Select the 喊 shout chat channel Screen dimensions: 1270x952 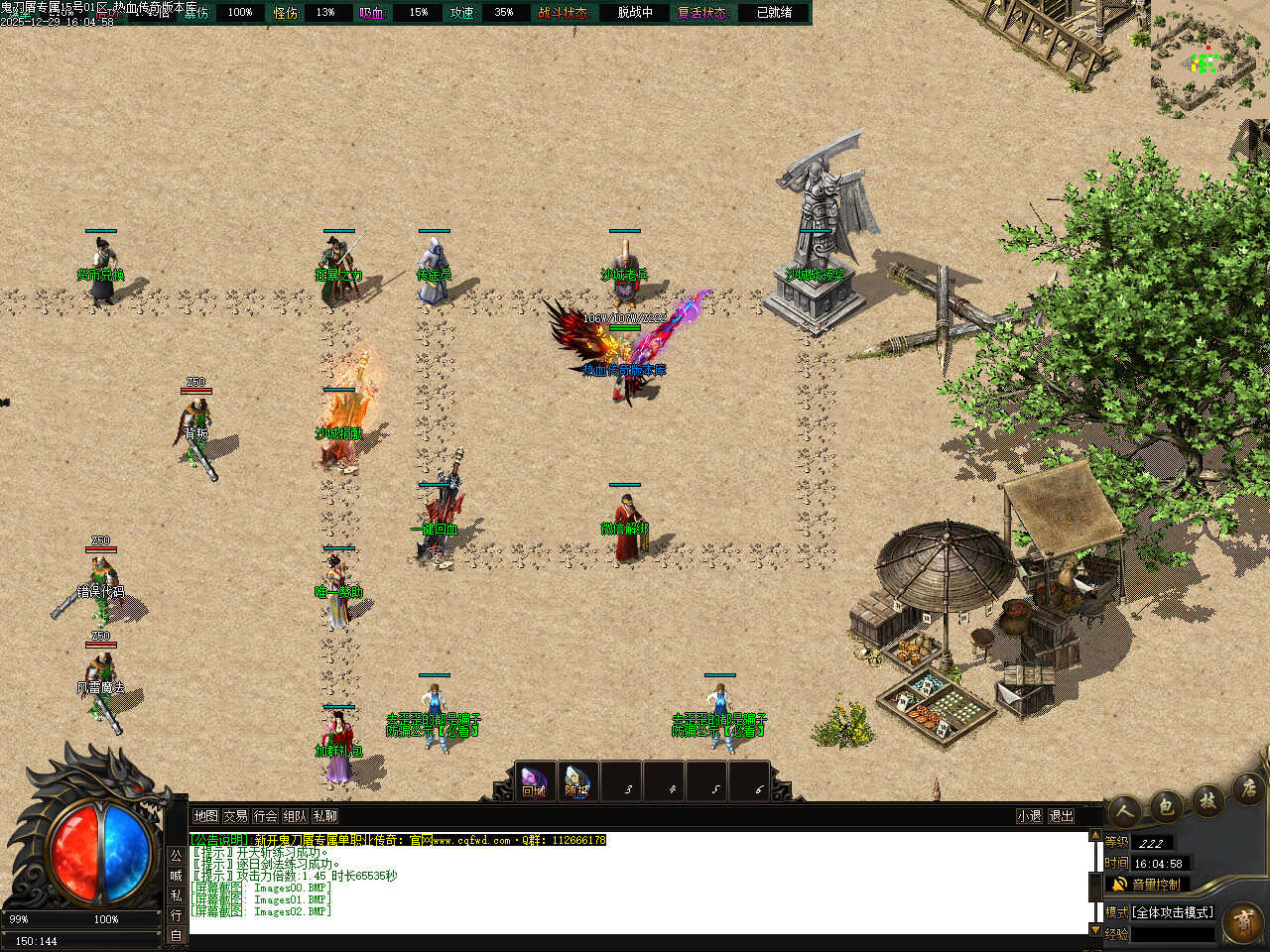point(176,876)
